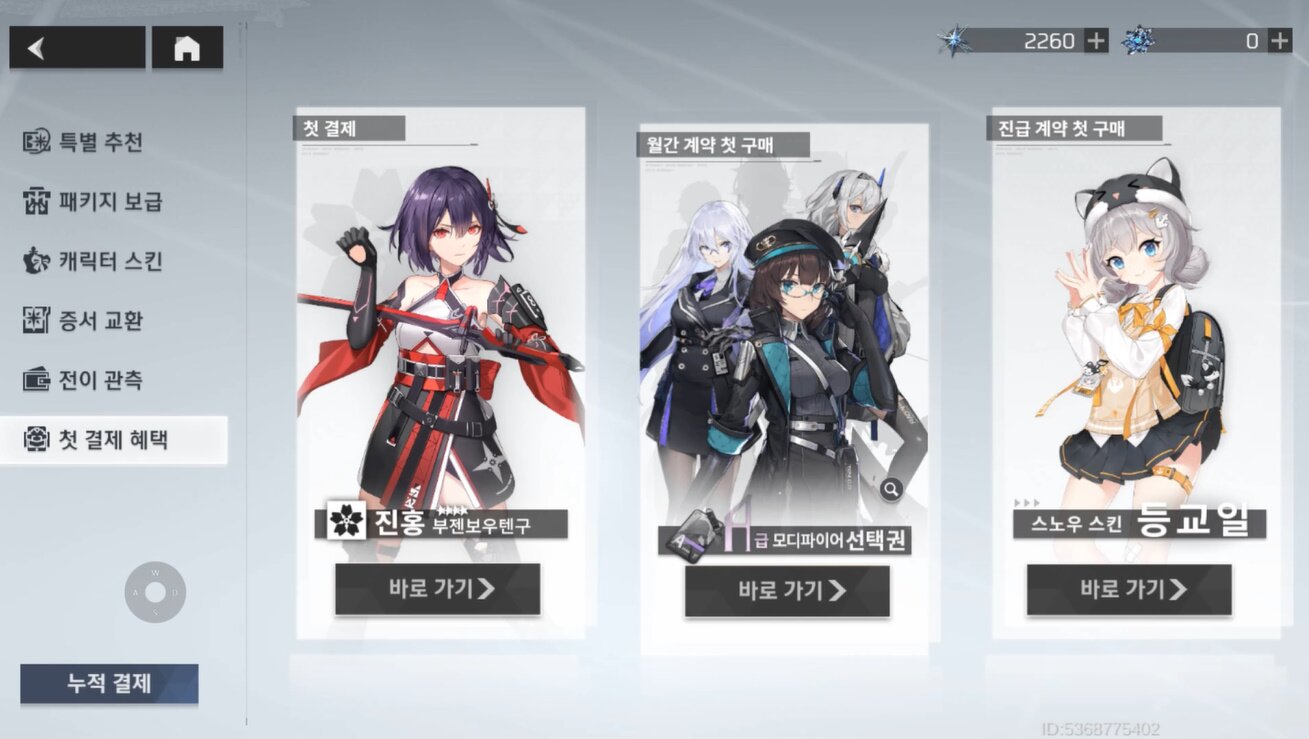Click 바로 가기 under the 스노우 스킨 card

click(1129, 590)
